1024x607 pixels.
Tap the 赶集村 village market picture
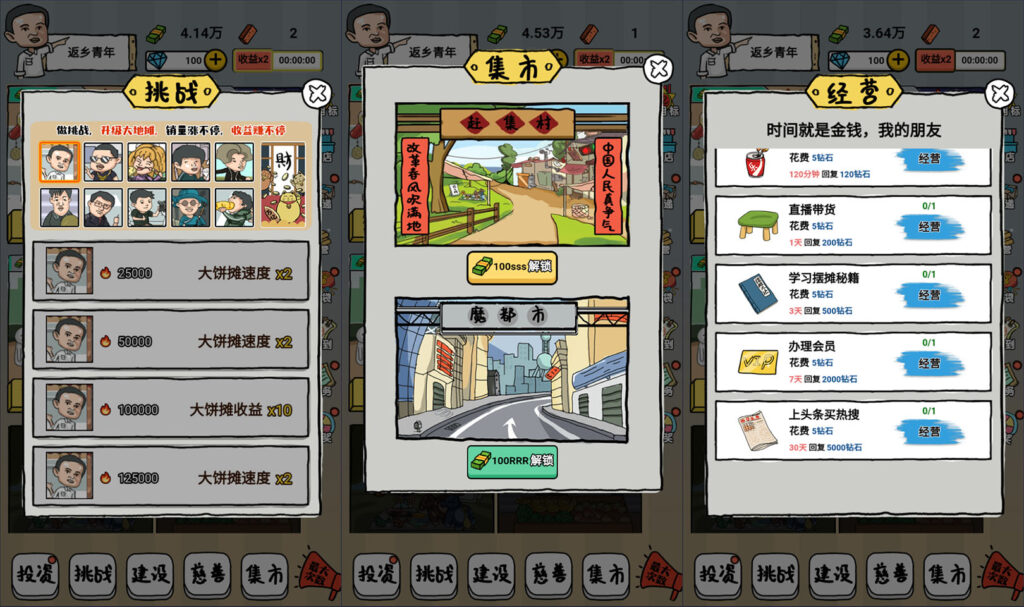click(x=511, y=175)
